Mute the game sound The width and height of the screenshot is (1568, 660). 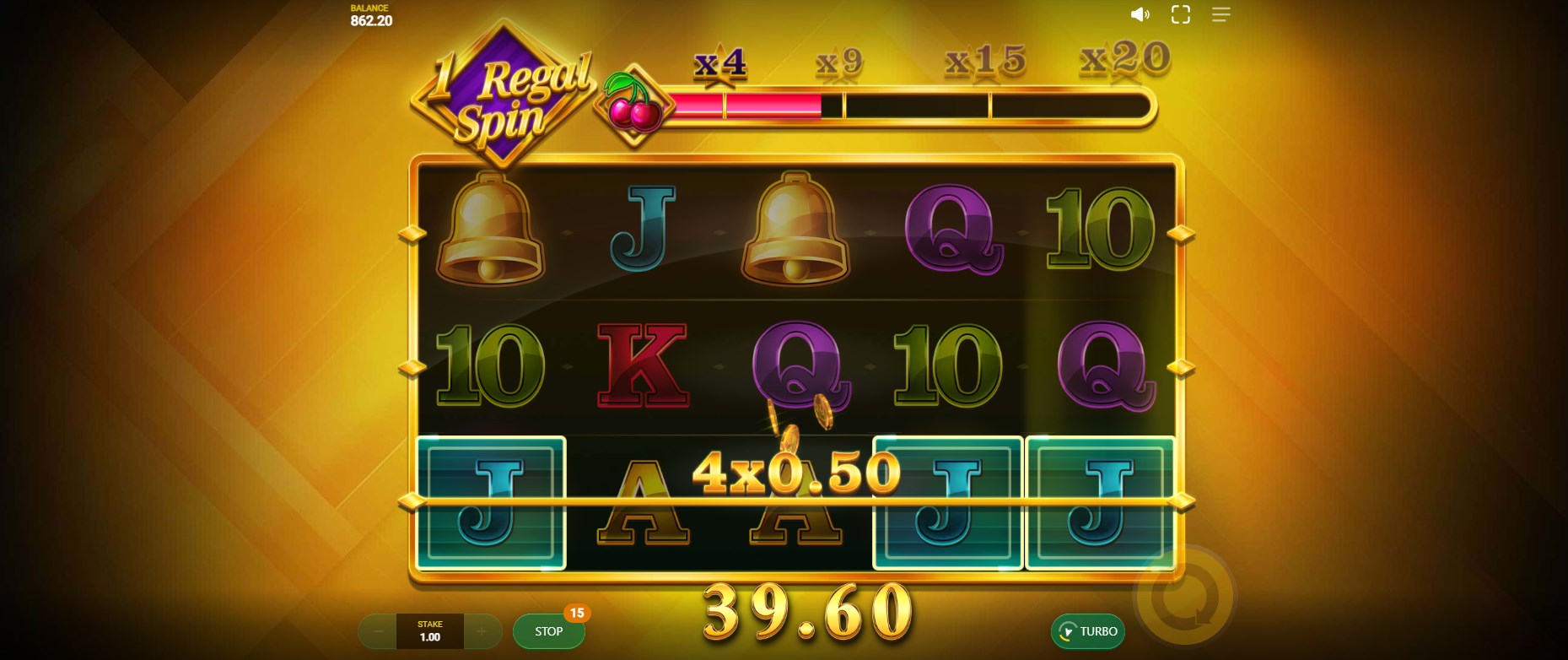[x=1140, y=14]
